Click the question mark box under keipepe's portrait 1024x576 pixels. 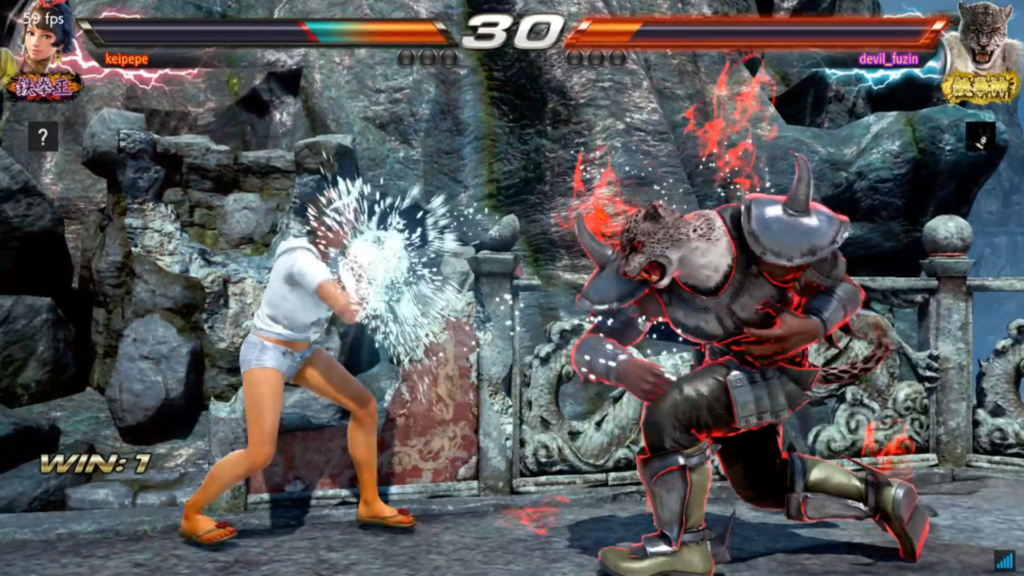(x=43, y=136)
